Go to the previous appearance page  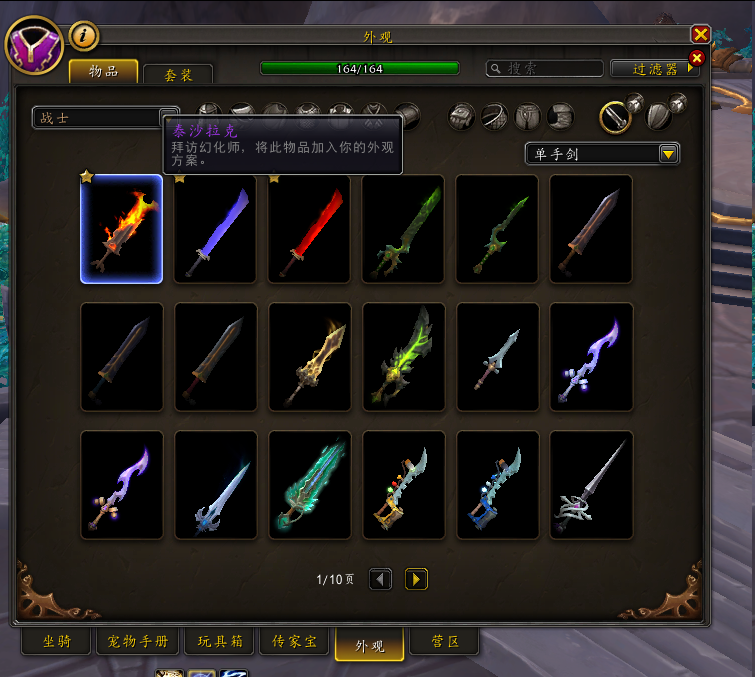click(380, 579)
